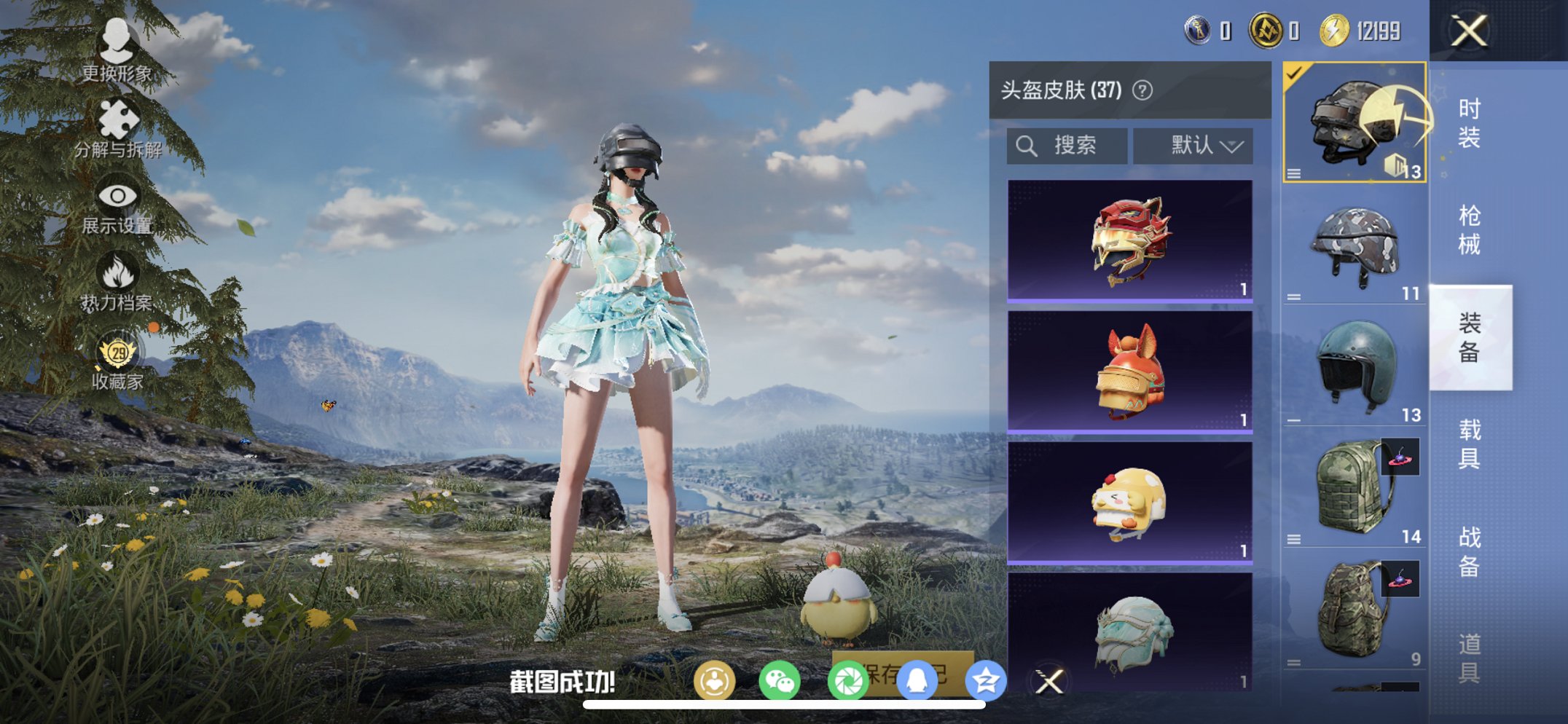
Task: View the 热力档案 heat profile
Action: point(119,280)
